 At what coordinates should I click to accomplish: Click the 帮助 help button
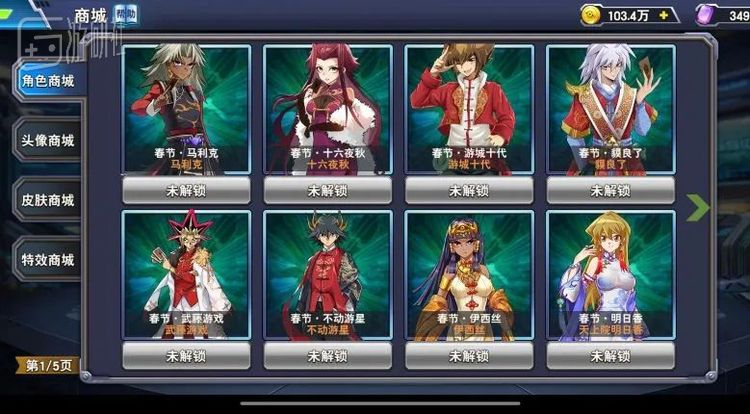pyautogui.click(x=126, y=15)
